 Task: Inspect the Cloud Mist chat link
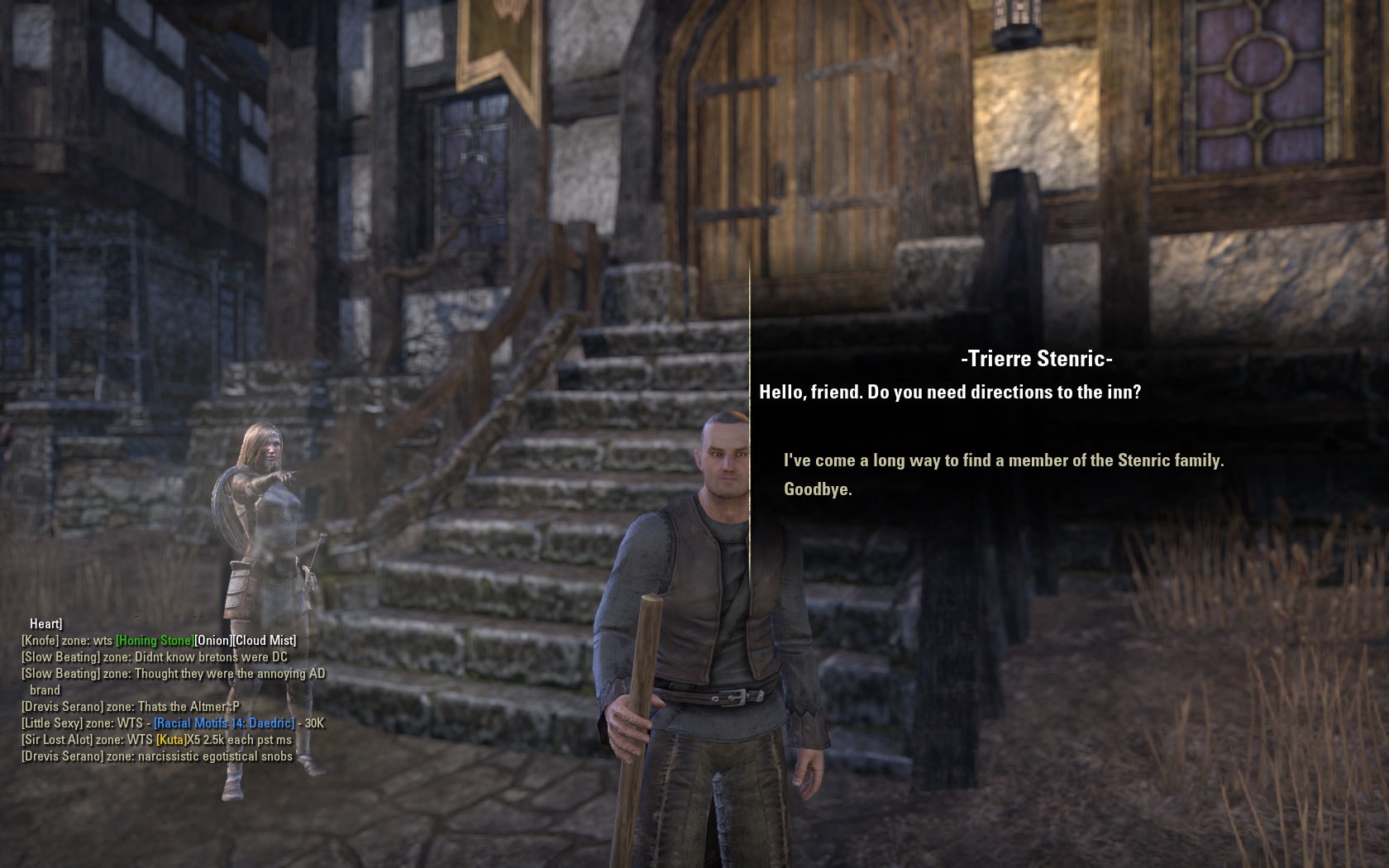265,641
